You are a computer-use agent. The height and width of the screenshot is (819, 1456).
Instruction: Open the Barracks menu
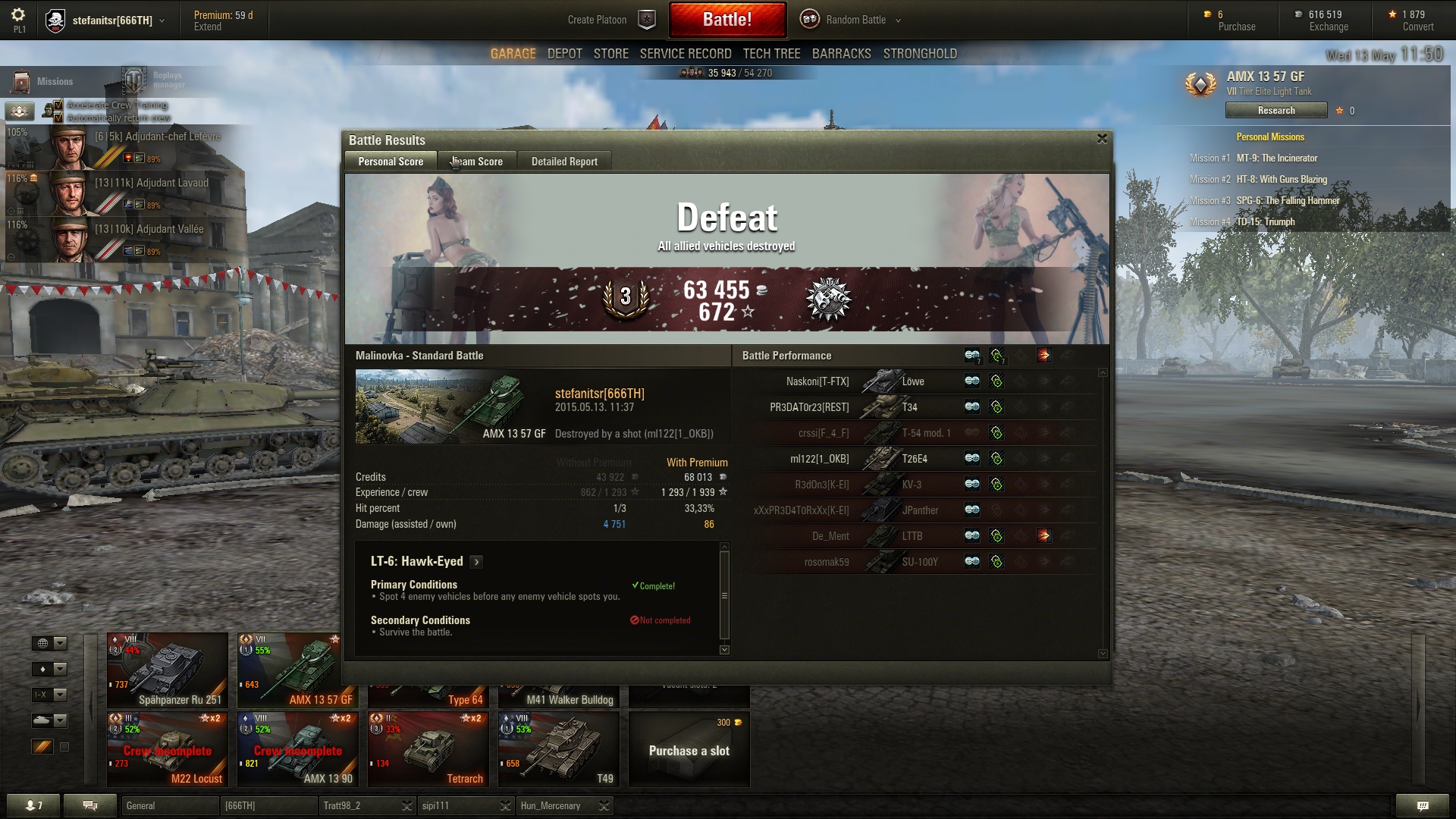coord(841,54)
